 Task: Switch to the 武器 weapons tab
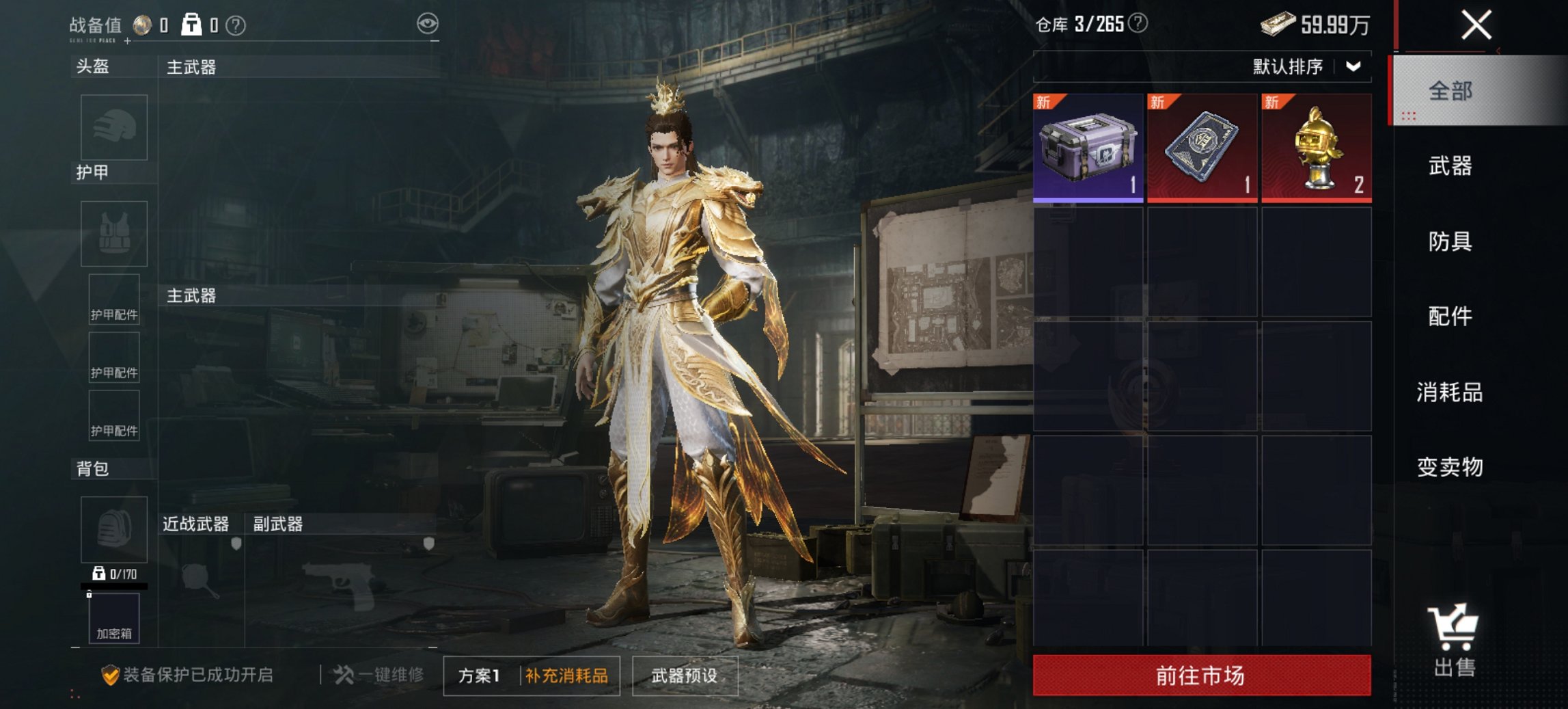pyautogui.click(x=1453, y=166)
